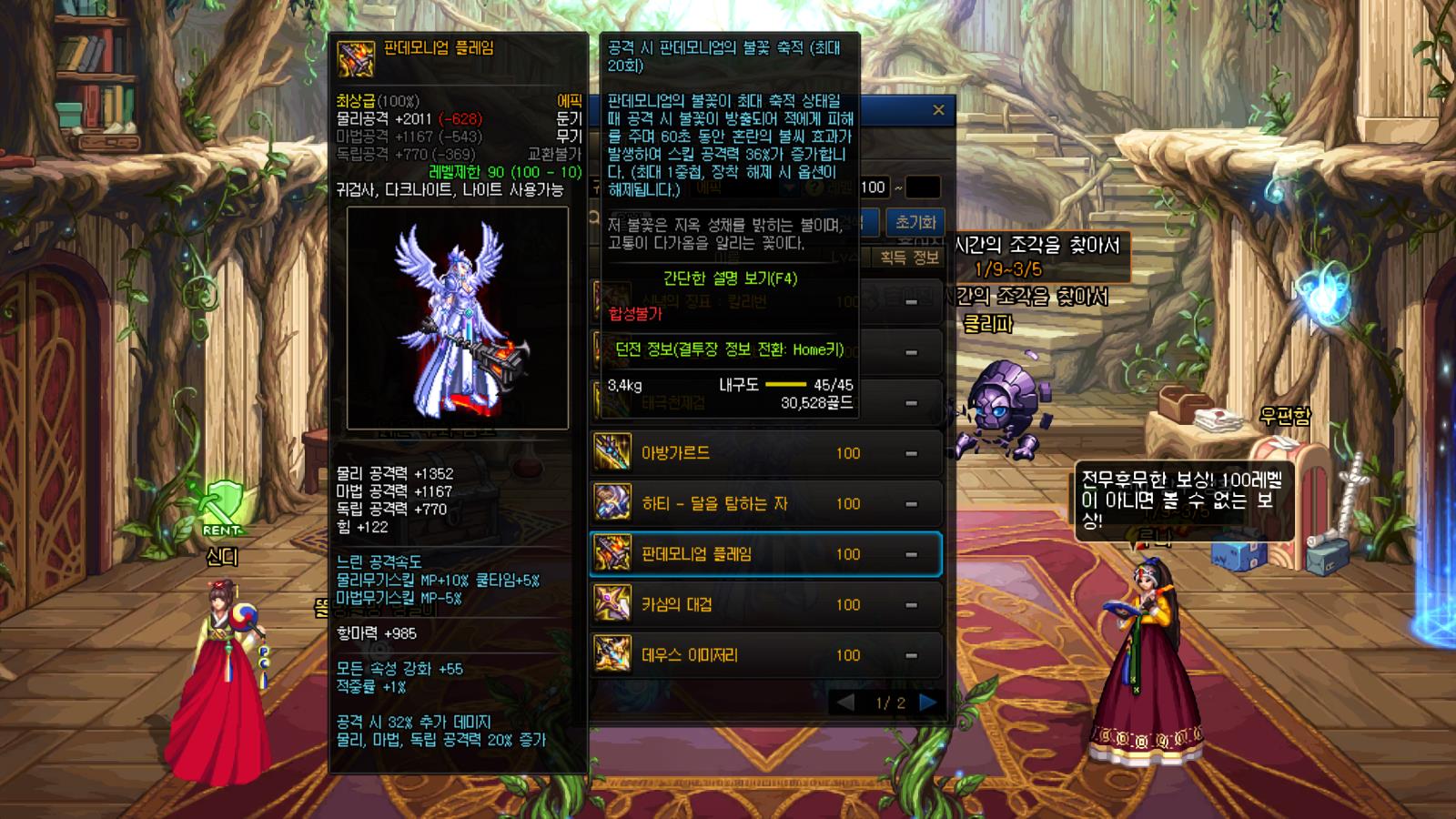1456x819 pixels.
Task: Click the maximum level input box
Action: pyautogui.click(x=923, y=187)
